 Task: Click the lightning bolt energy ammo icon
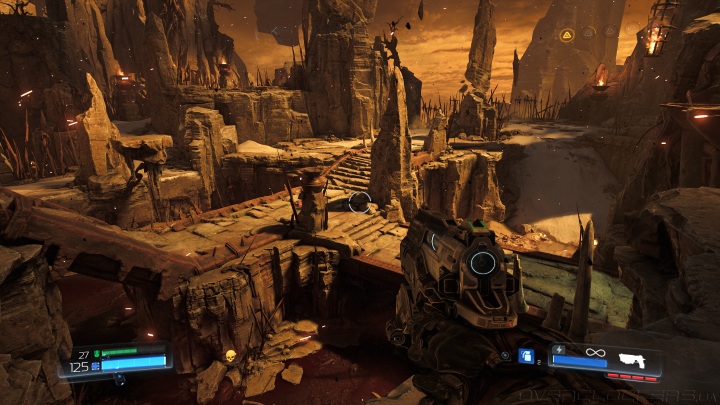click(x=559, y=350)
